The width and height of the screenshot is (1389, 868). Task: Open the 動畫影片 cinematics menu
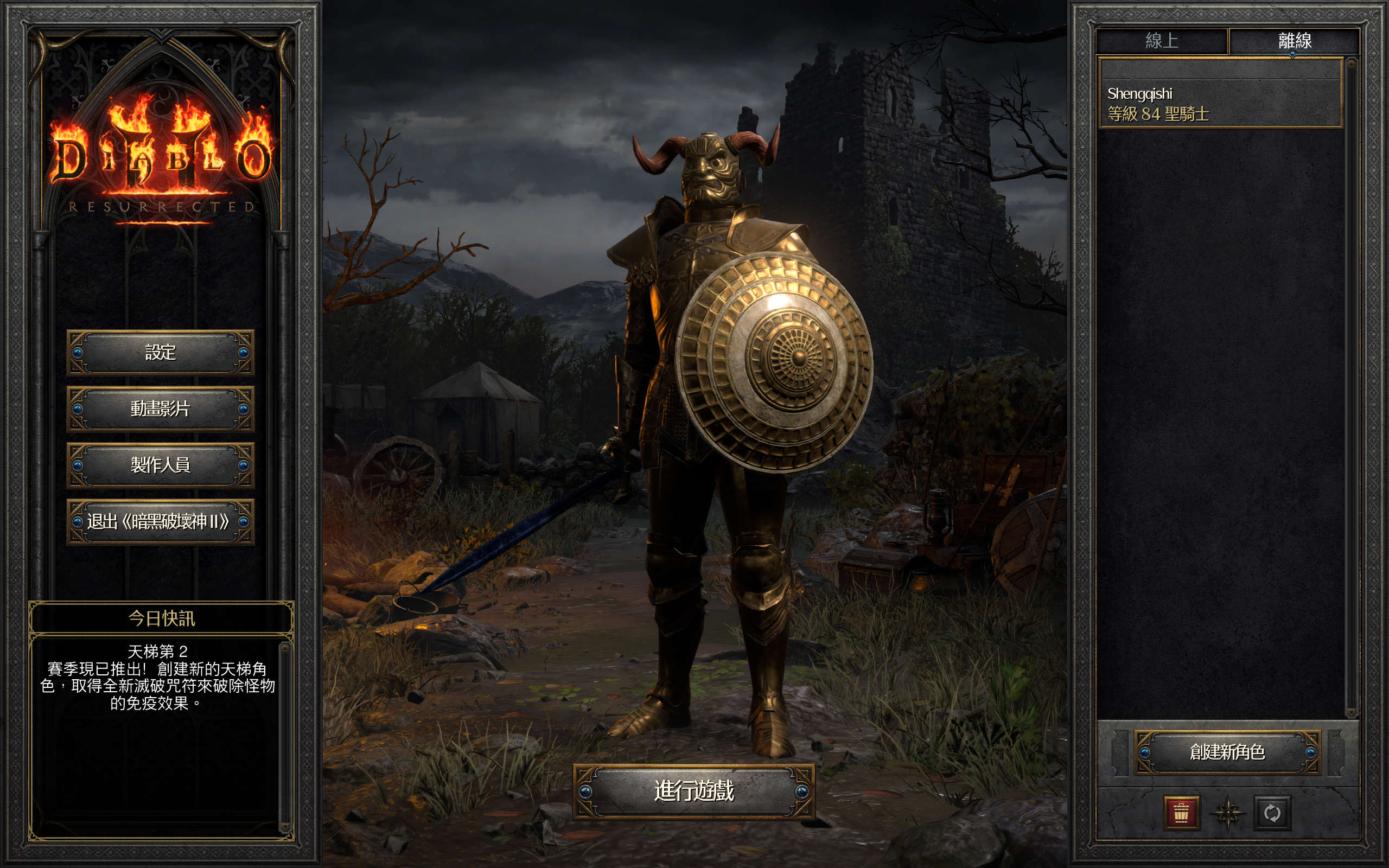[160, 408]
